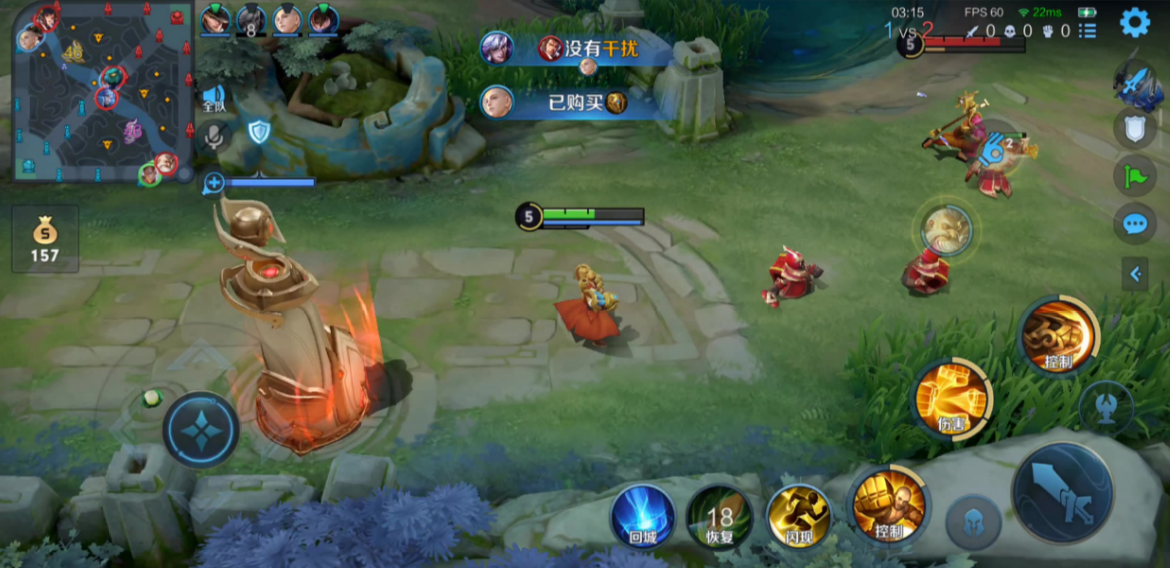Tap the sword basic attack button
1170x568 pixels.
pyautogui.click(x=1062, y=492)
